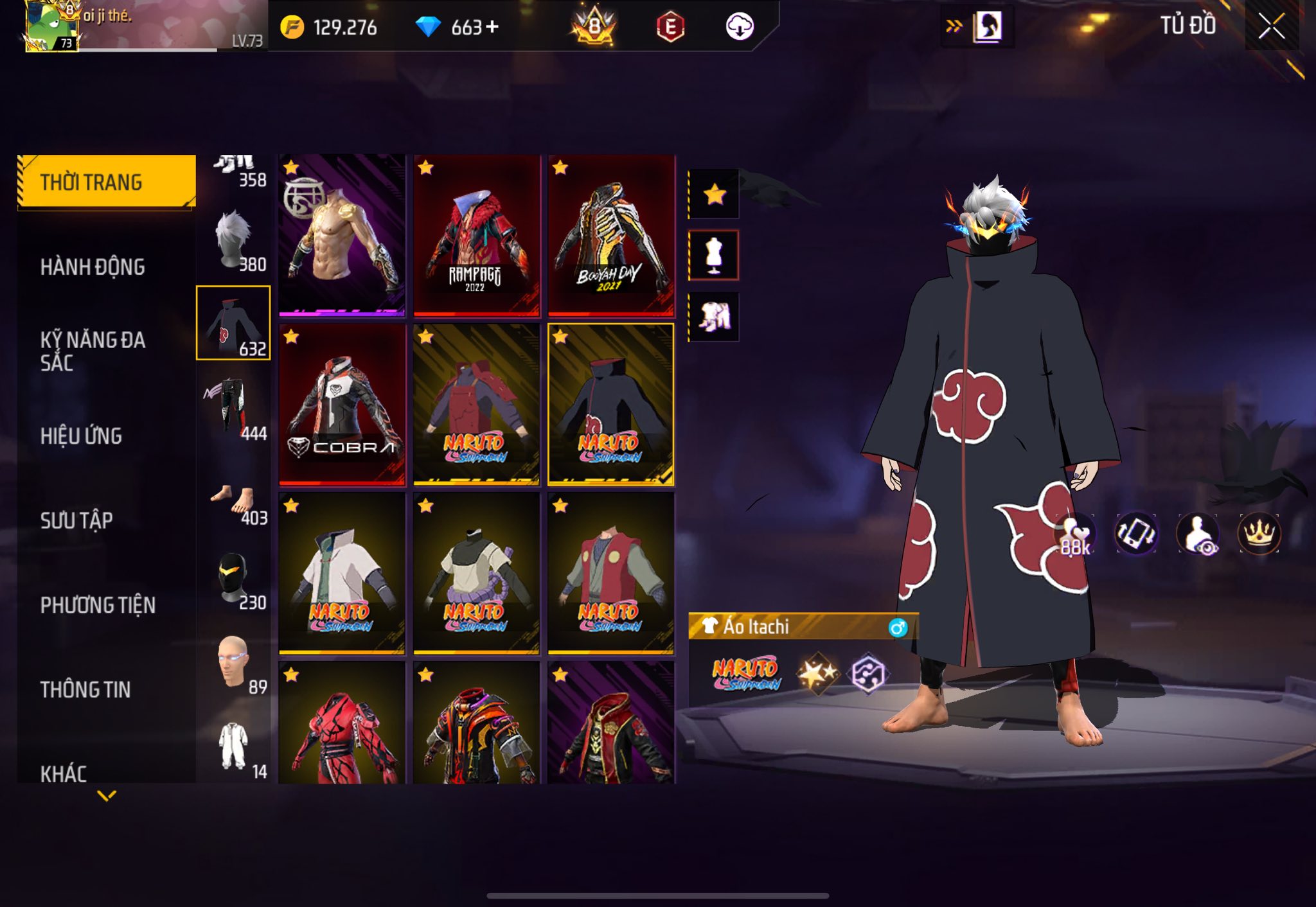Screen dimensions: 1316x907
Task: Open the white hair subcategory
Action: click(x=233, y=241)
